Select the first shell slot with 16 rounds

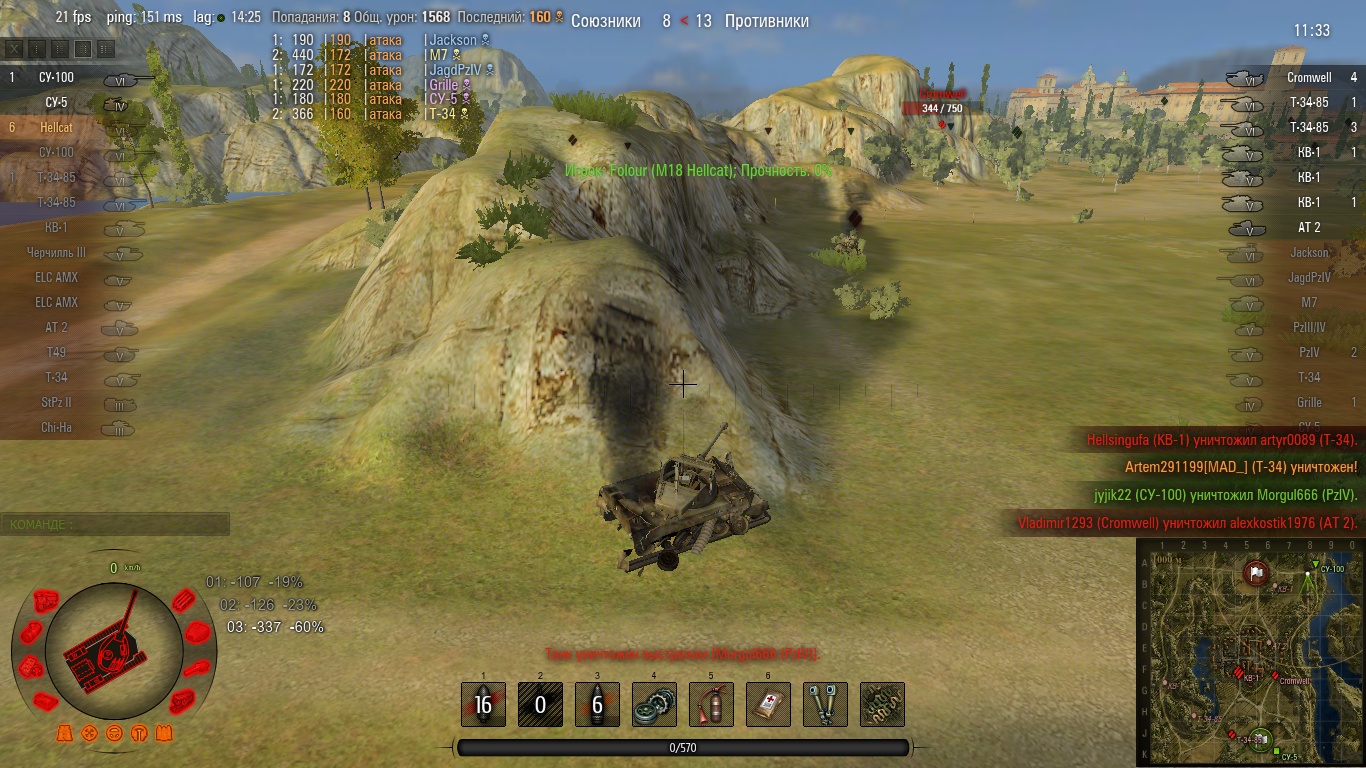tap(483, 704)
